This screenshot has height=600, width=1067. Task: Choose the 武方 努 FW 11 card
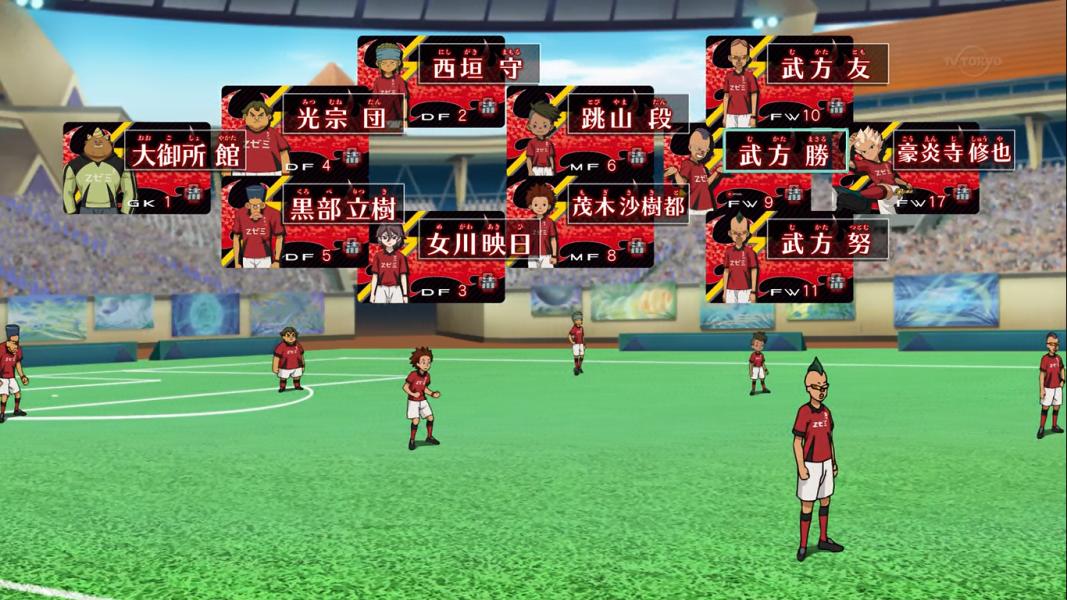780,258
